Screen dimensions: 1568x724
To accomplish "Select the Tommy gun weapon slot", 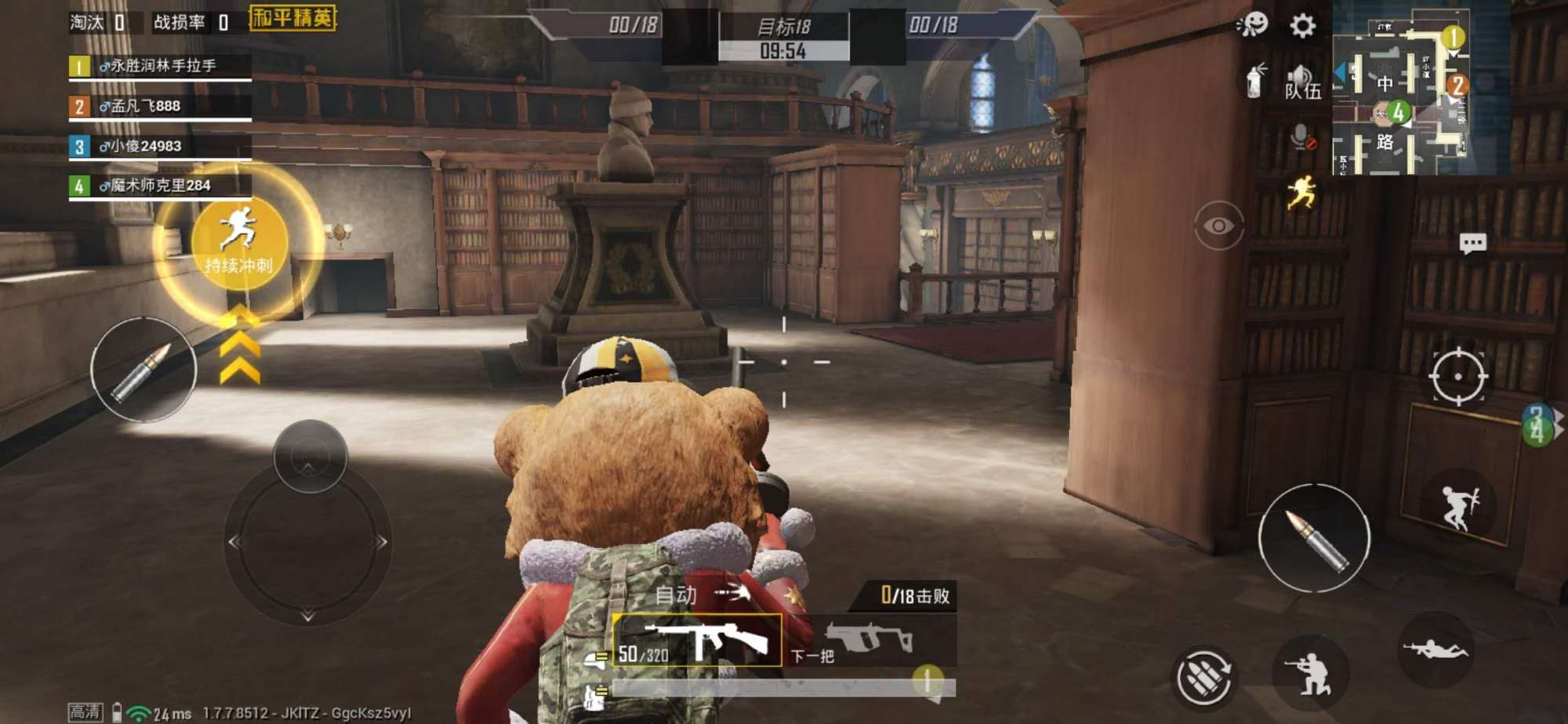I will (697, 640).
